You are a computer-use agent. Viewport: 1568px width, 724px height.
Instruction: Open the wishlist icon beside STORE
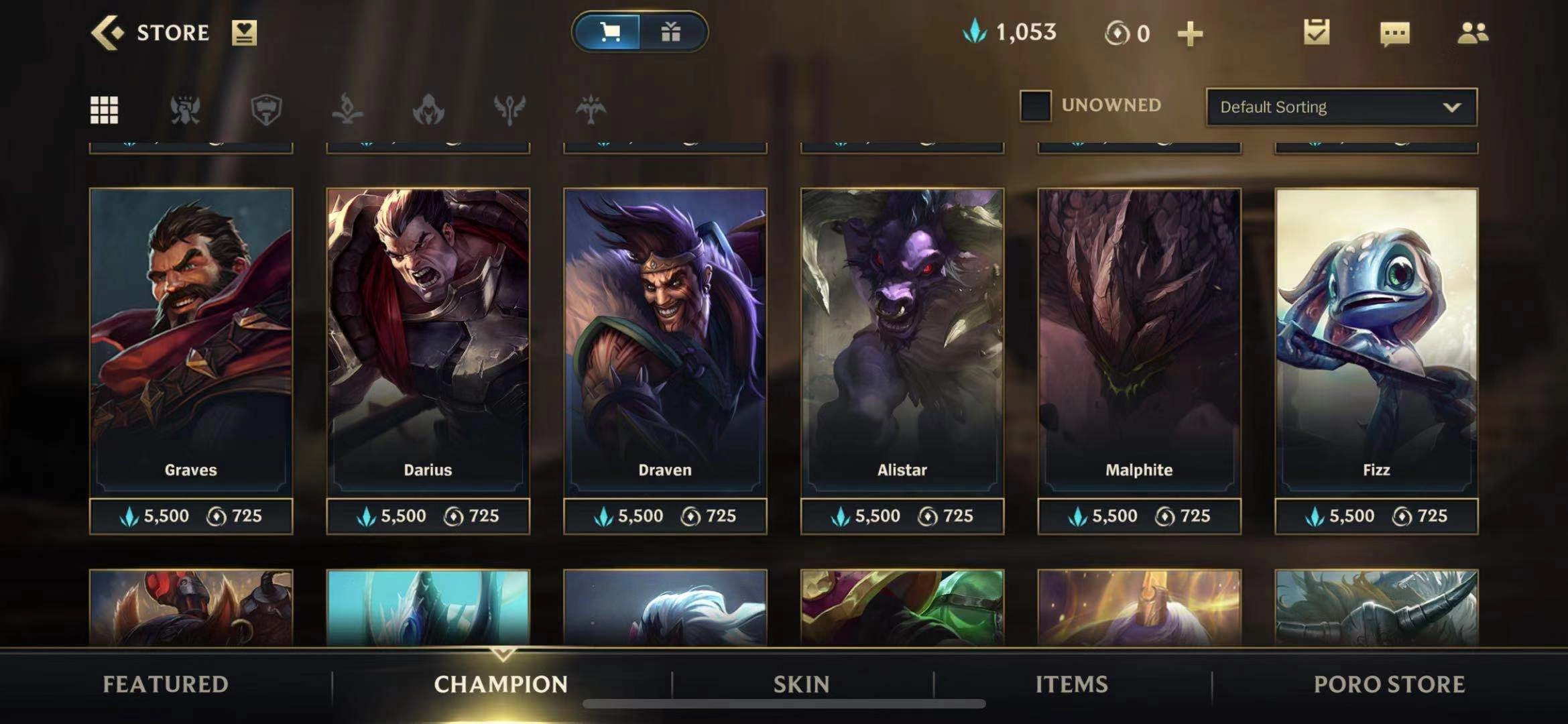[244, 33]
